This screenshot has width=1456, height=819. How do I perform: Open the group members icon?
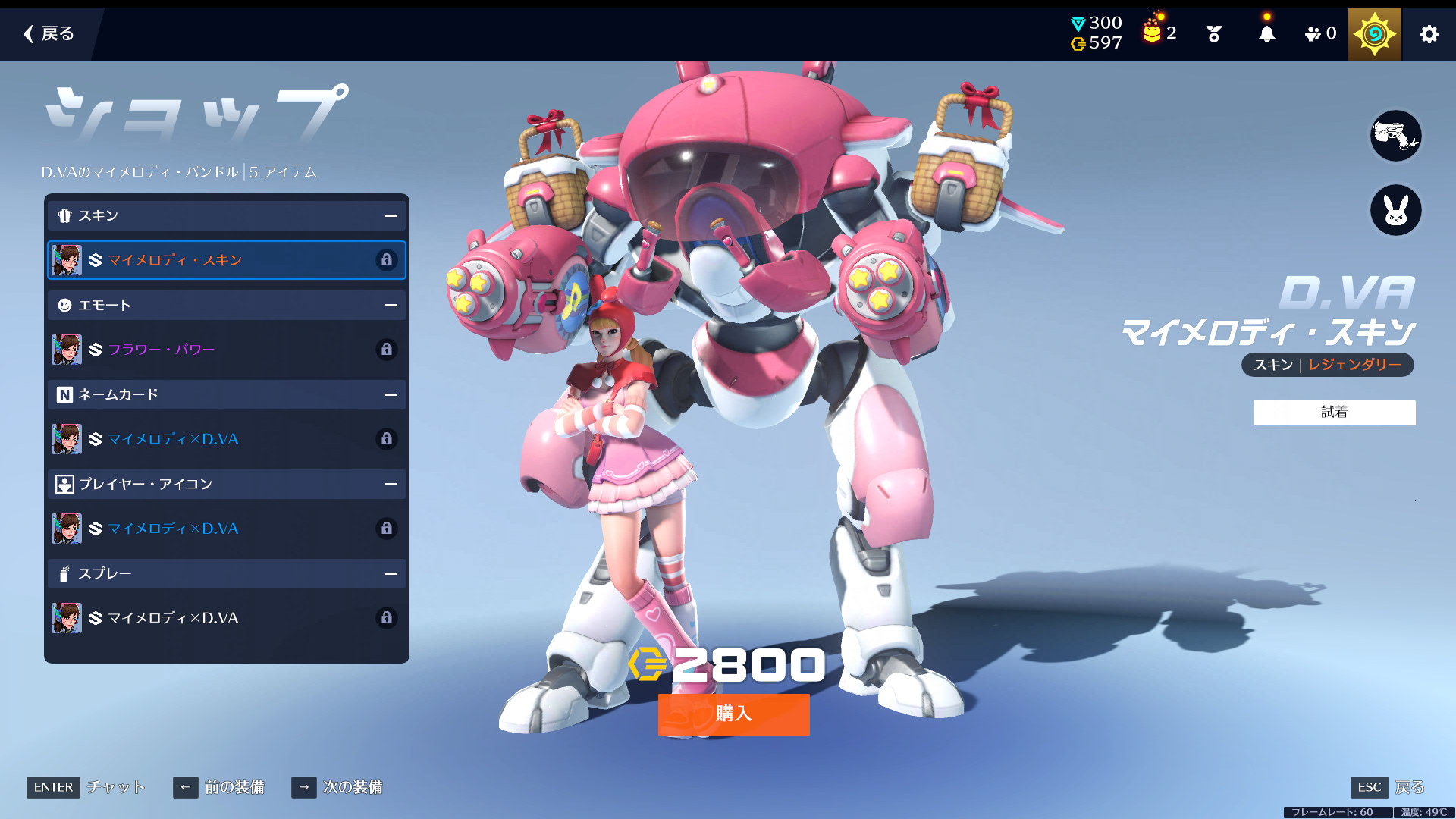(x=1319, y=34)
